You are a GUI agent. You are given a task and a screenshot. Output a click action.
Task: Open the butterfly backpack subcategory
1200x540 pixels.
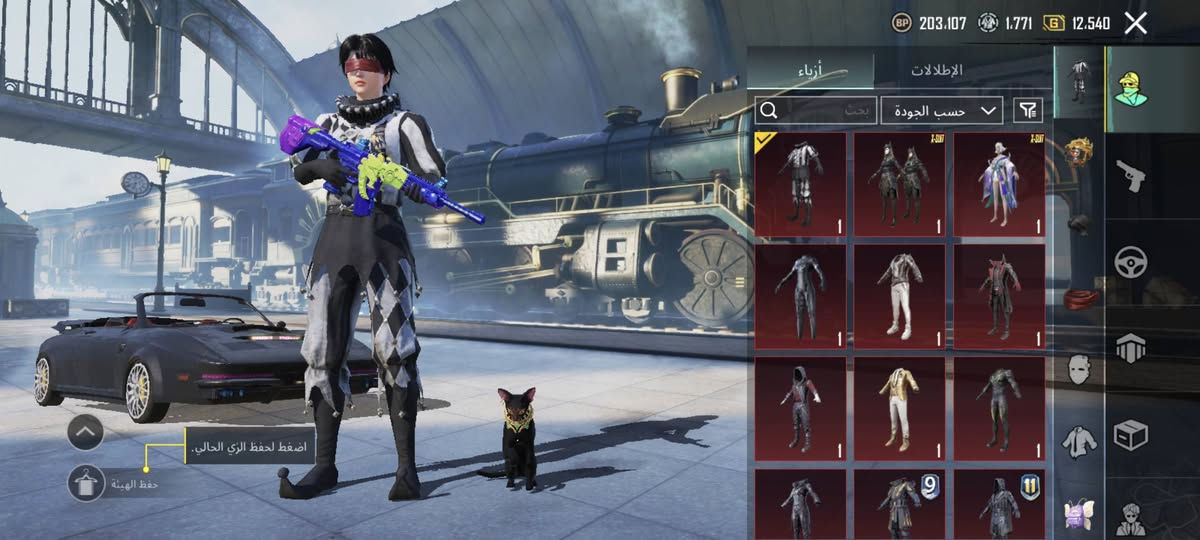(x=1078, y=513)
